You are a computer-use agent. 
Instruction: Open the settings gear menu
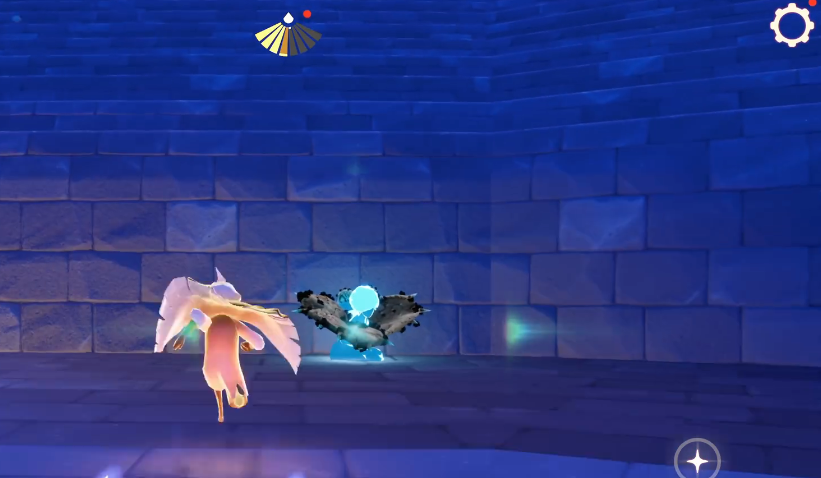click(791, 25)
